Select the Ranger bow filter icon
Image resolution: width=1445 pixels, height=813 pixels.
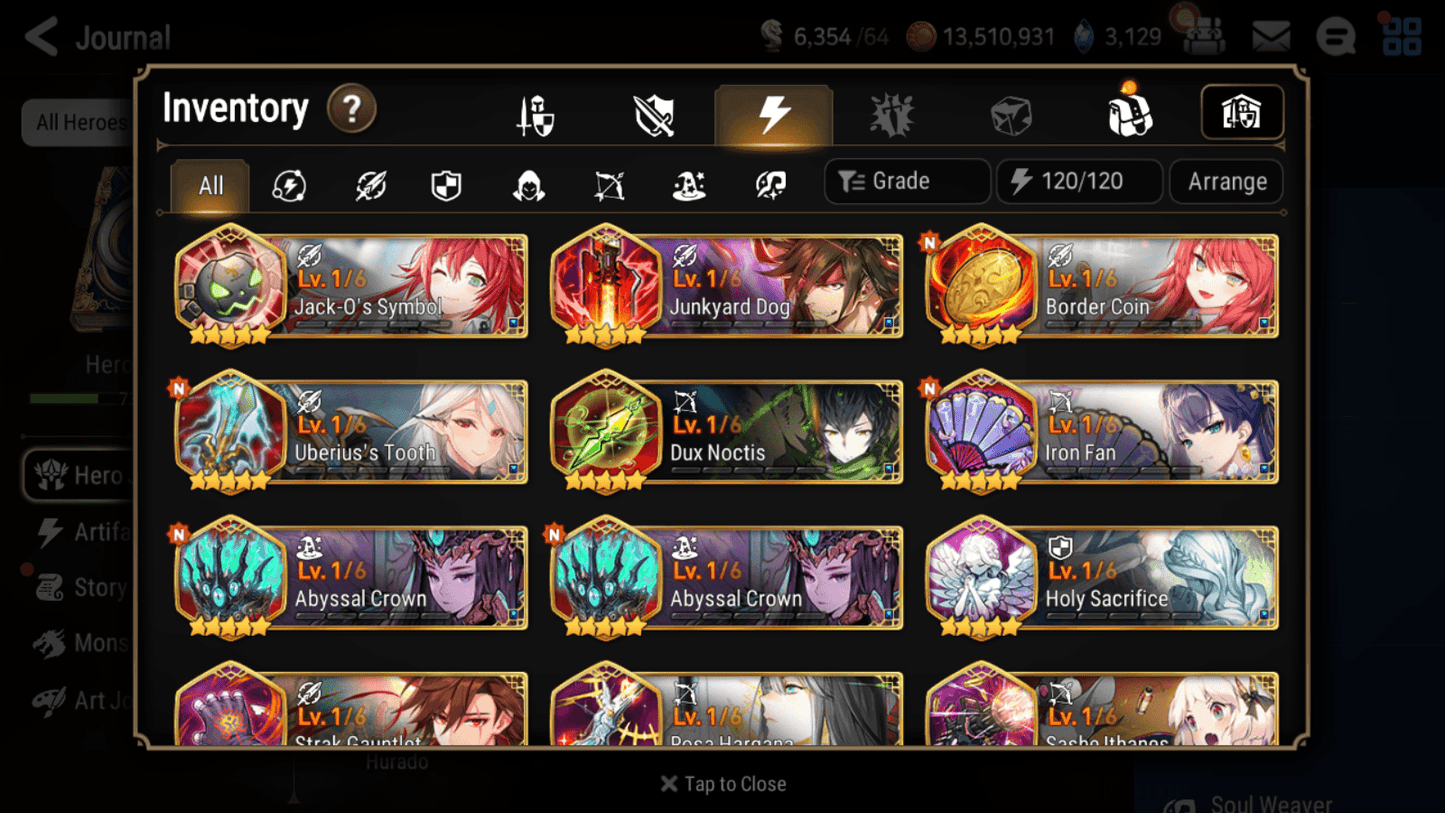pos(608,182)
